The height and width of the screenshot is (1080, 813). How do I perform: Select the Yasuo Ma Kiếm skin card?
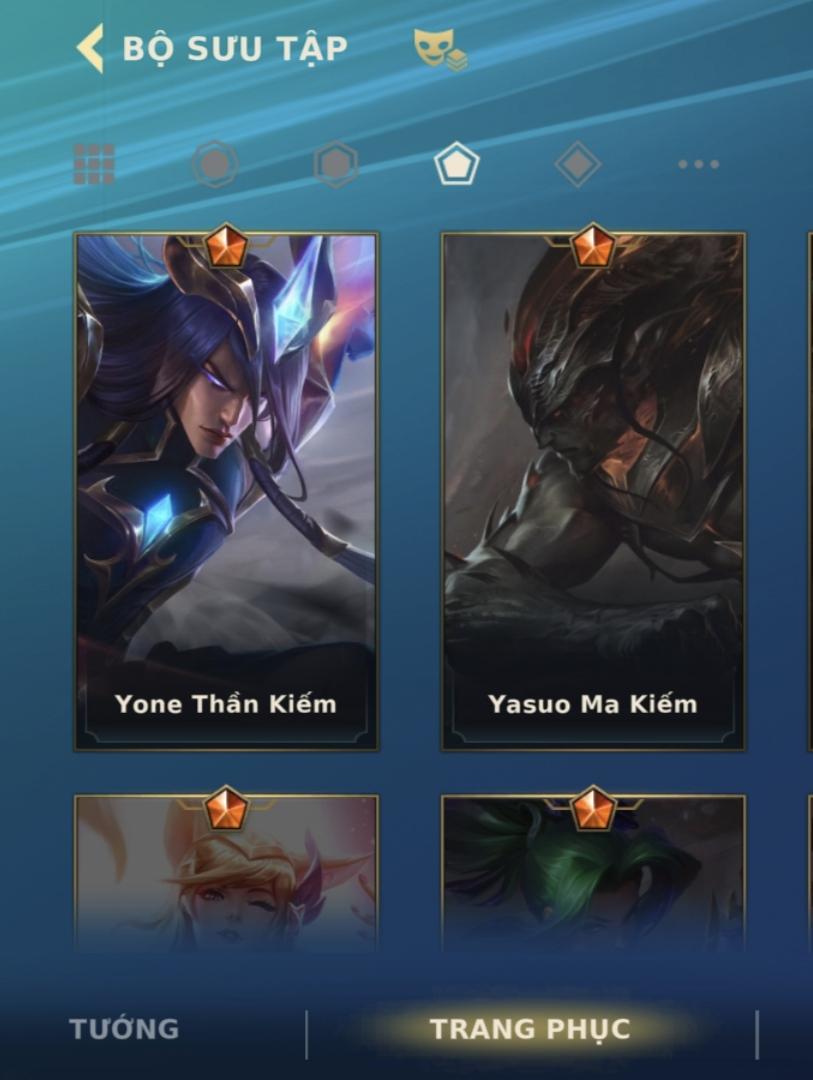[593, 492]
